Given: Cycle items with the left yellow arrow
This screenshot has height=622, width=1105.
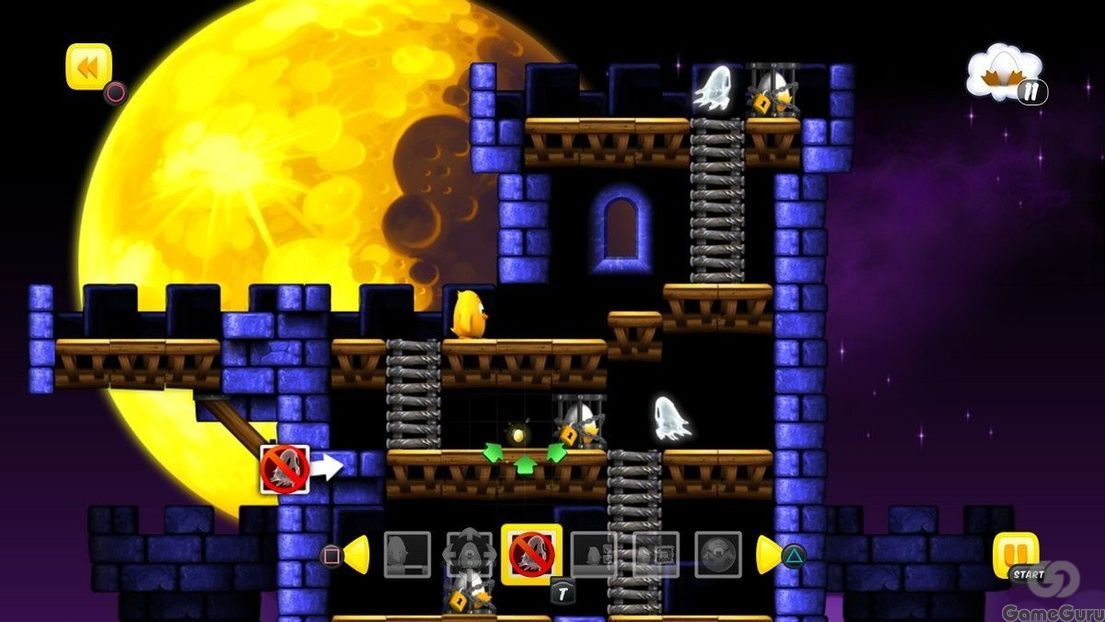Looking at the screenshot, I should tap(357, 555).
